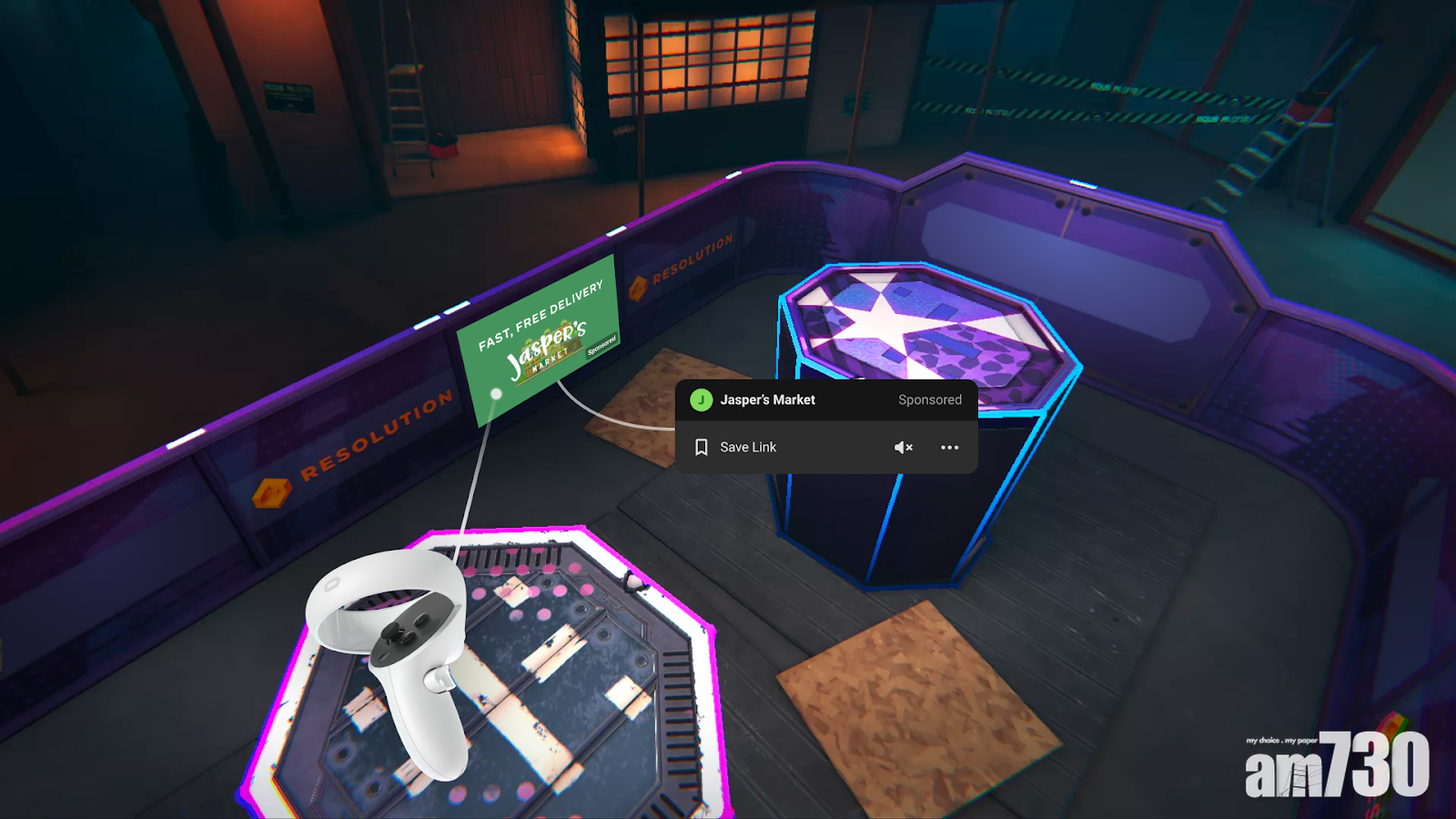Select the Jasper's Market title header

coord(767,399)
